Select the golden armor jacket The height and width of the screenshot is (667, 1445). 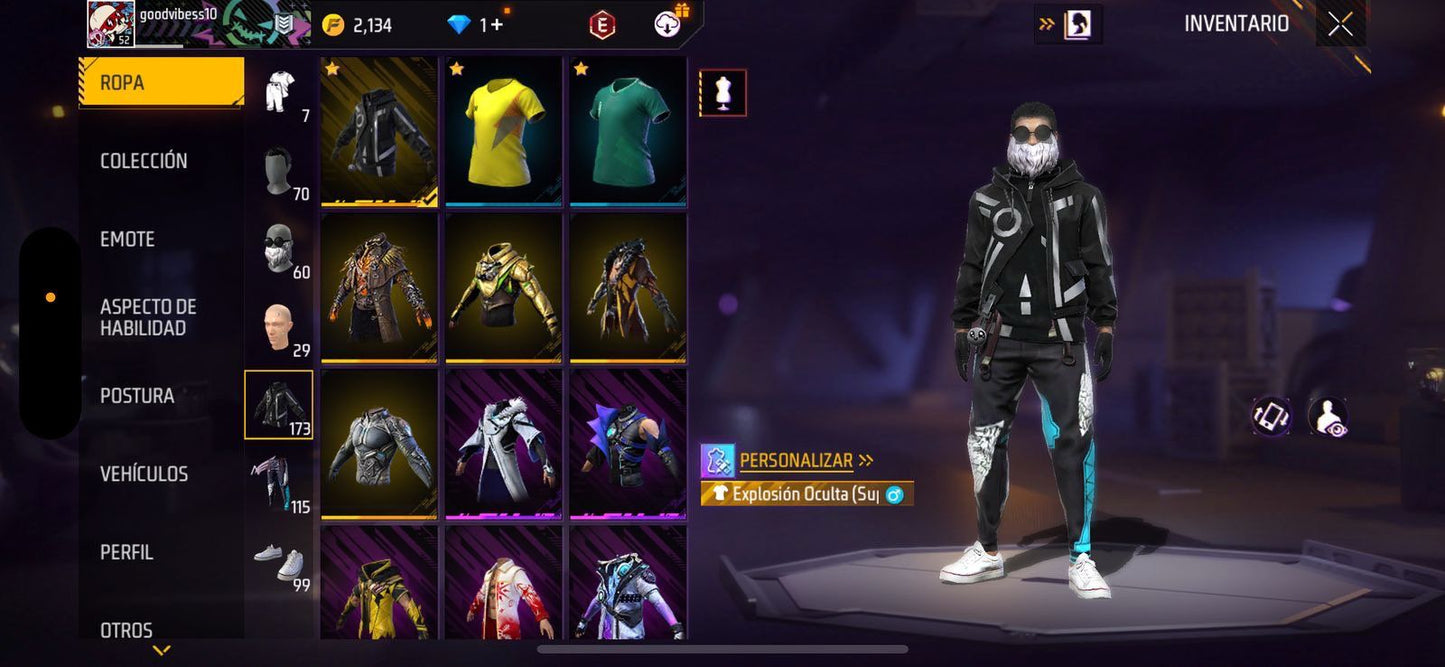503,287
